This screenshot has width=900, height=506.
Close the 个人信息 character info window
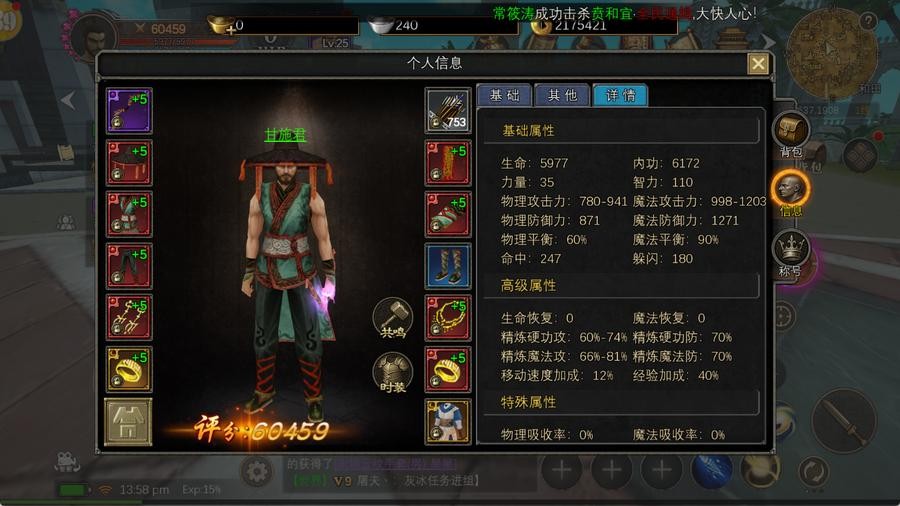click(759, 64)
